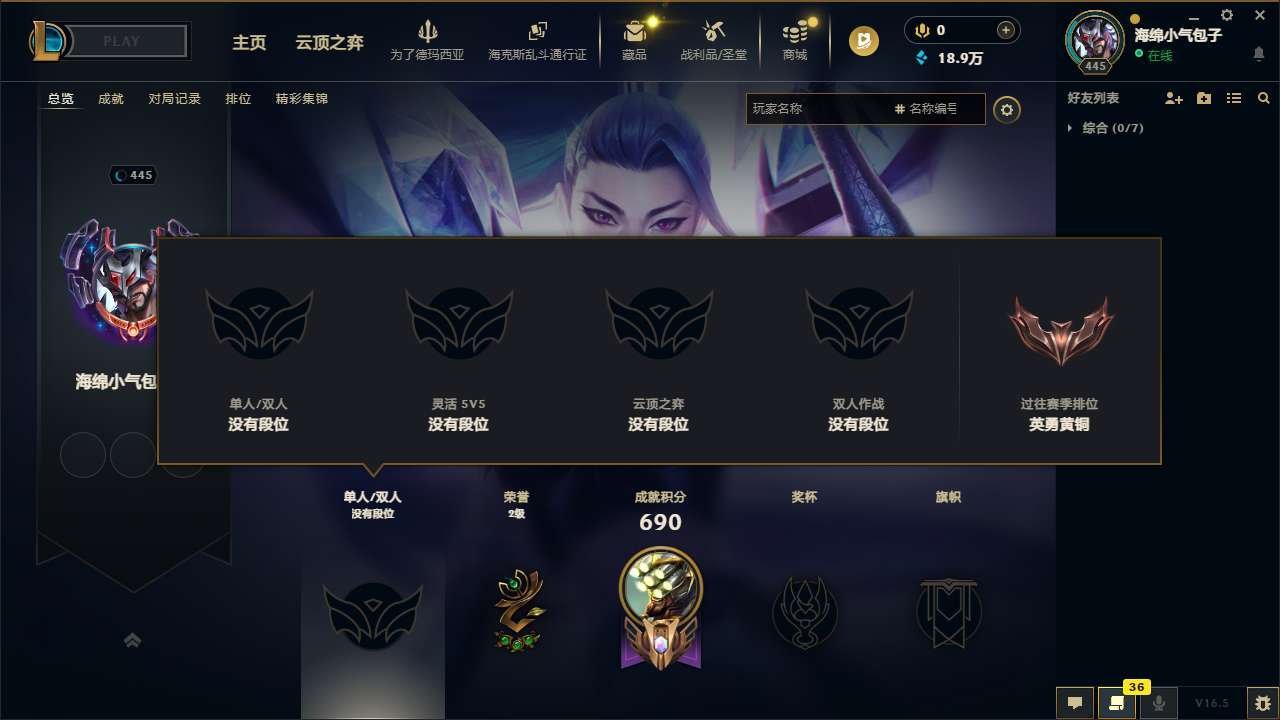Switch to the 排位 (Ranked) tab

(x=238, y=98)
